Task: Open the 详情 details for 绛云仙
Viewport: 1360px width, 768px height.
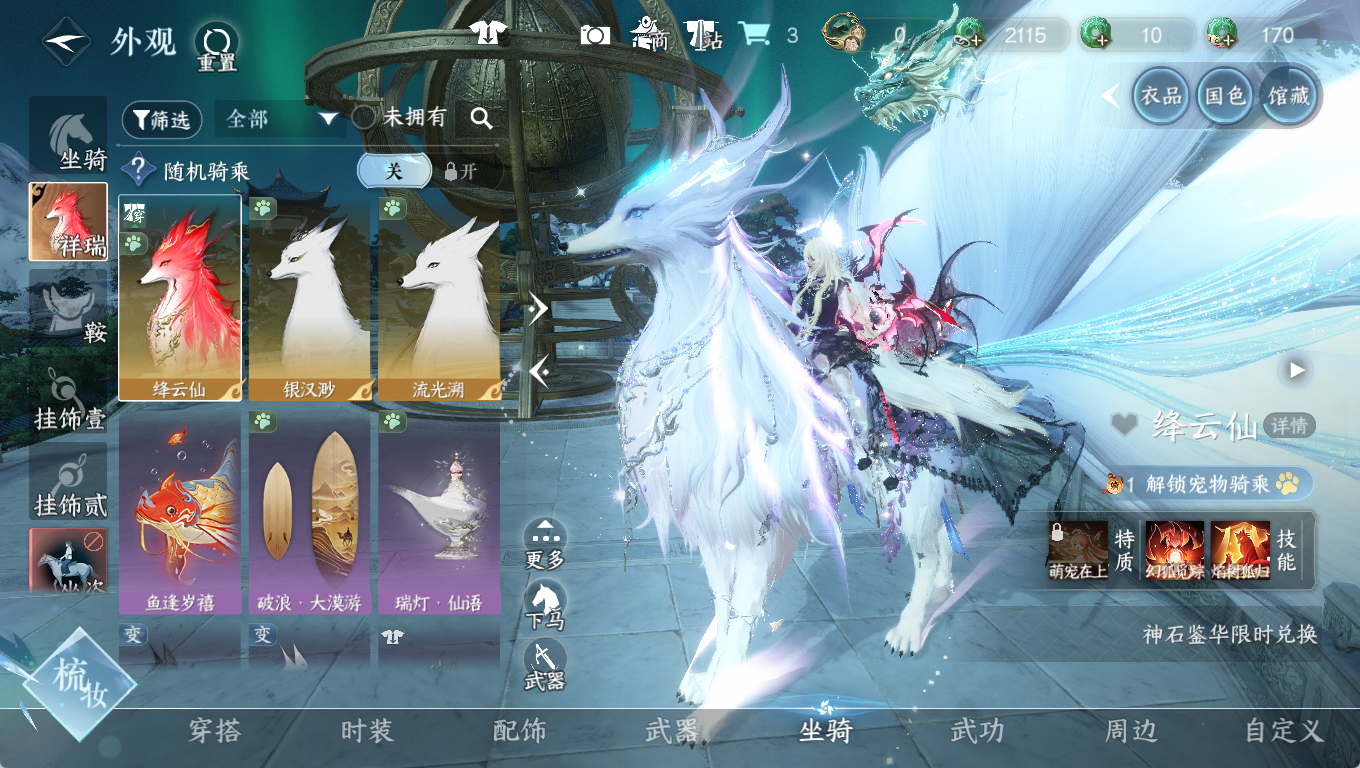Action: [x=1289, y=425]
